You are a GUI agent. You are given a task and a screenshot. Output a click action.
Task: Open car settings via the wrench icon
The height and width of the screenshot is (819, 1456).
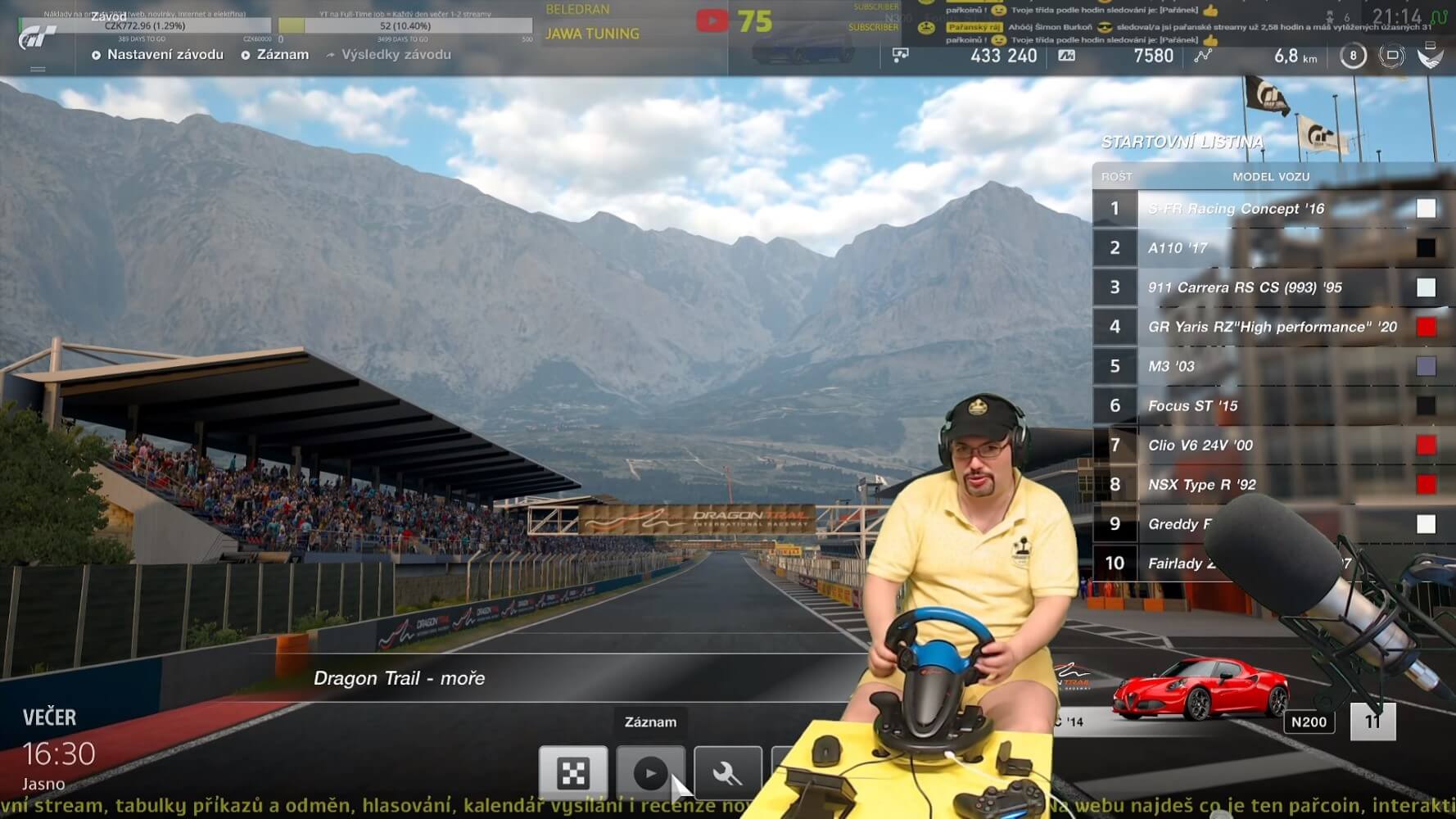[x=729, y=771]
